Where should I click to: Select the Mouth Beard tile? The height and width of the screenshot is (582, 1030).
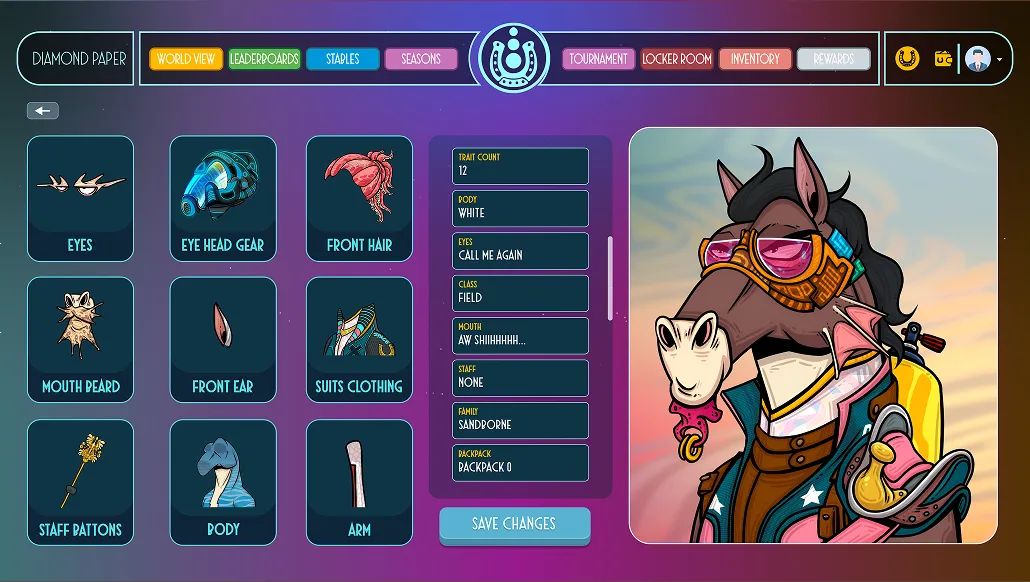click(80, 340)
